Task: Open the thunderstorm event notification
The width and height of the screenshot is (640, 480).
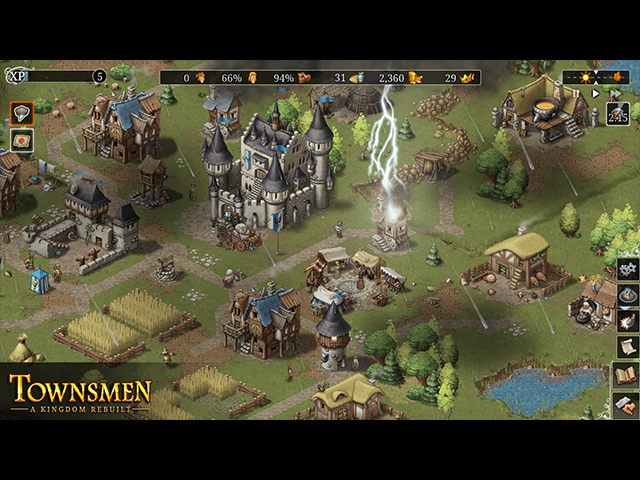Action: (x=22, y=113)
